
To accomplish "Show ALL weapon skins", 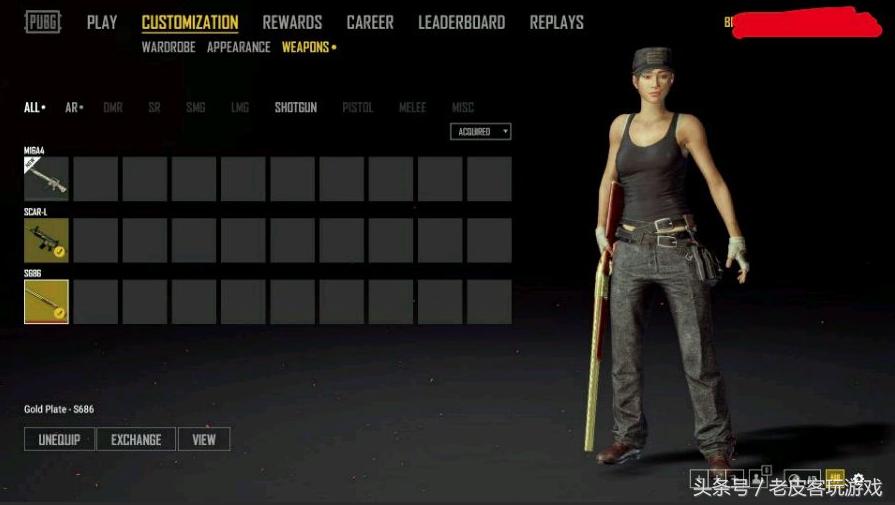I will click(32, 107).
